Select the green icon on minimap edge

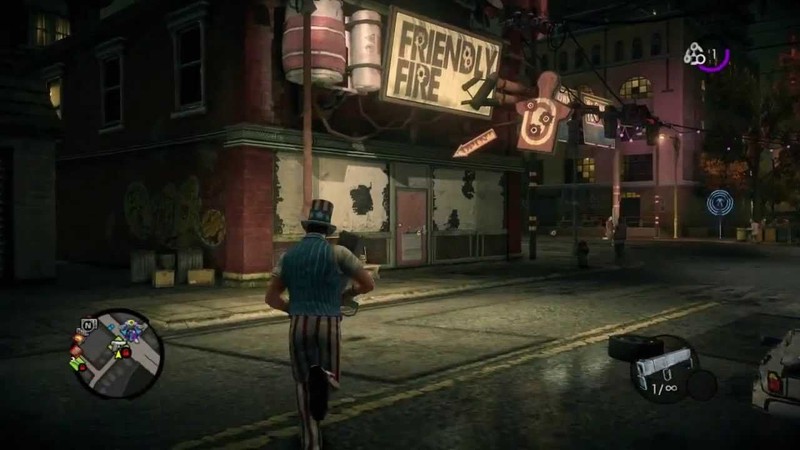[77, 364]
